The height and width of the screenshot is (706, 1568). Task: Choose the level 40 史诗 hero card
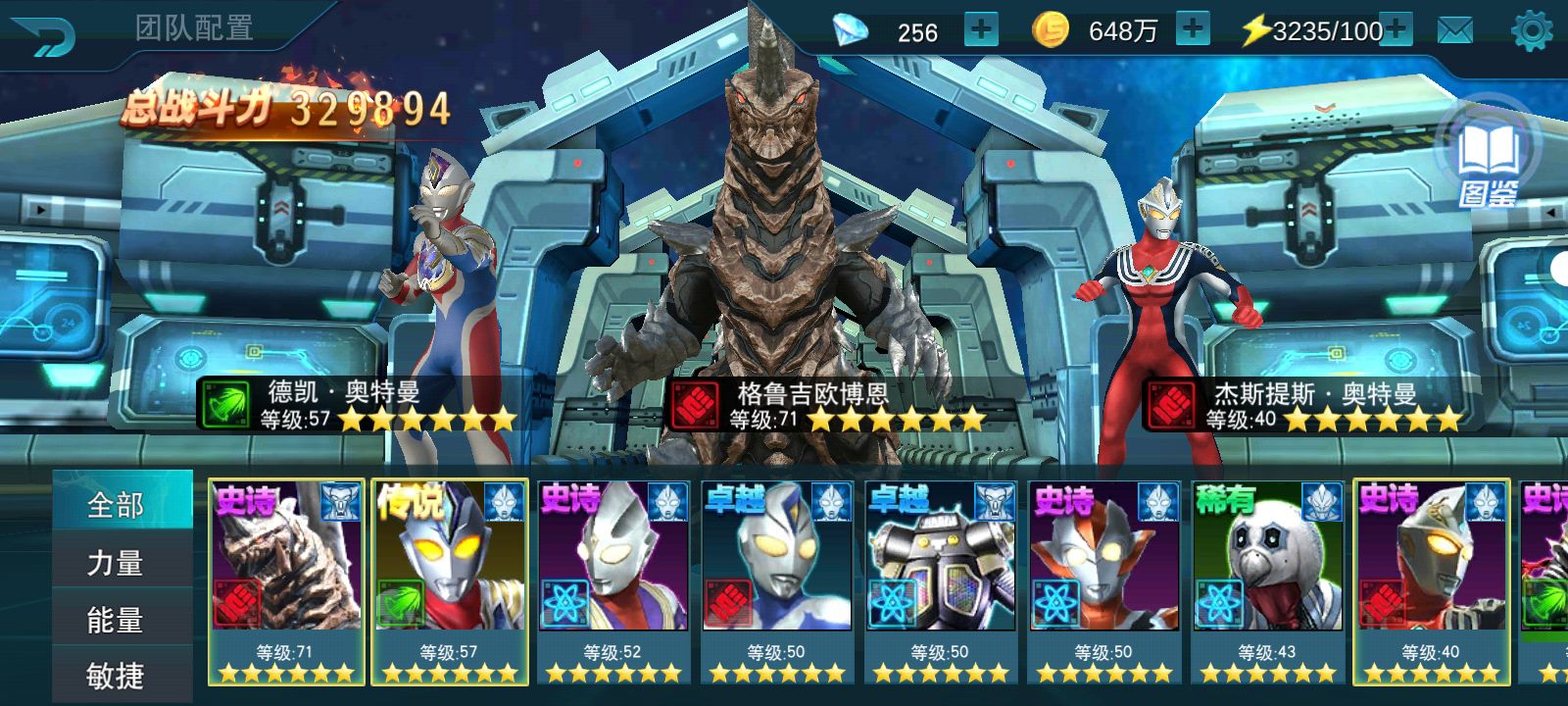click(1431, 579)
